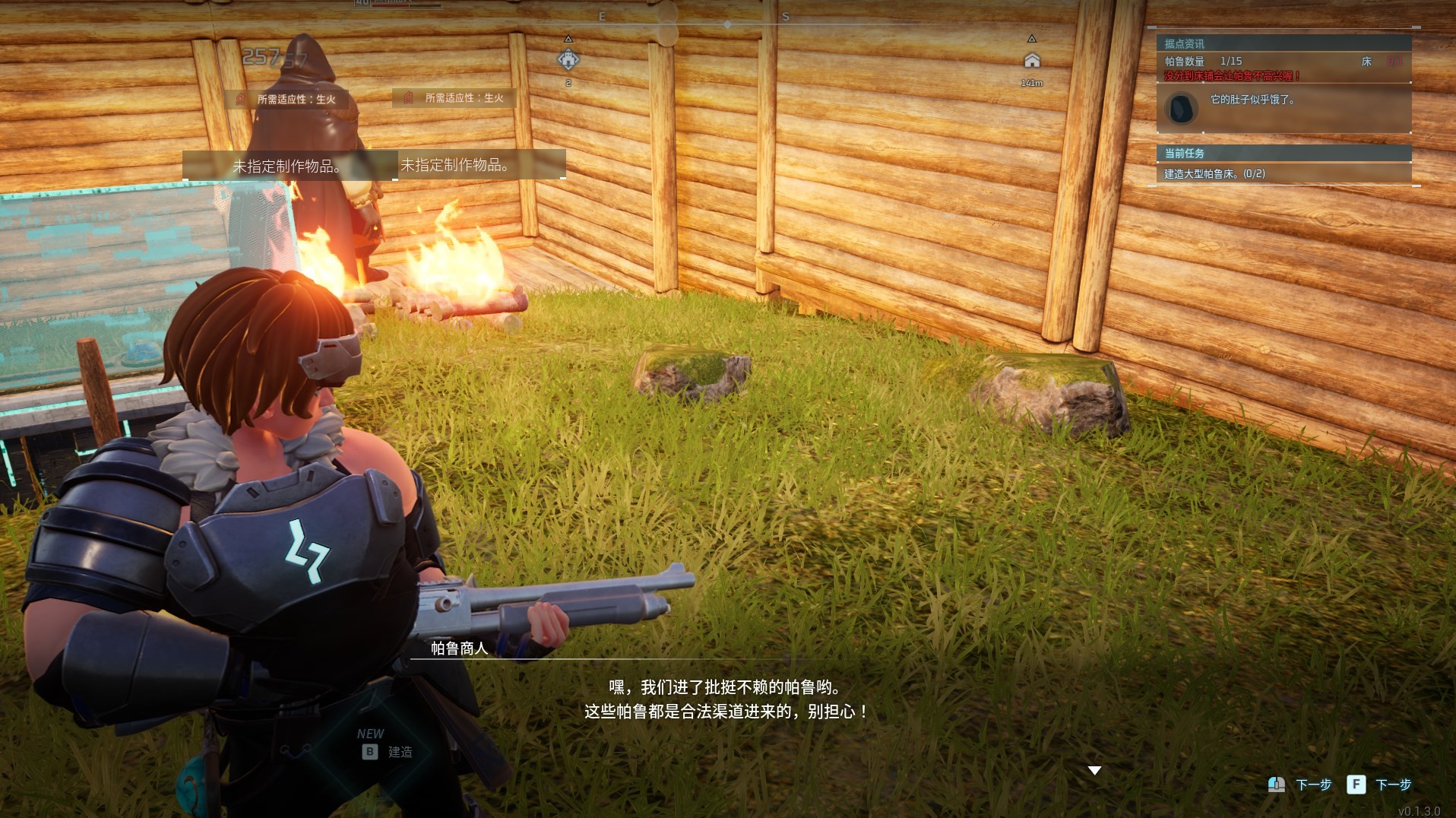The height and width of the screenshot is (818, 1456).
Task: Select the base marker on the compass
Action: click(x=568, y=59)
